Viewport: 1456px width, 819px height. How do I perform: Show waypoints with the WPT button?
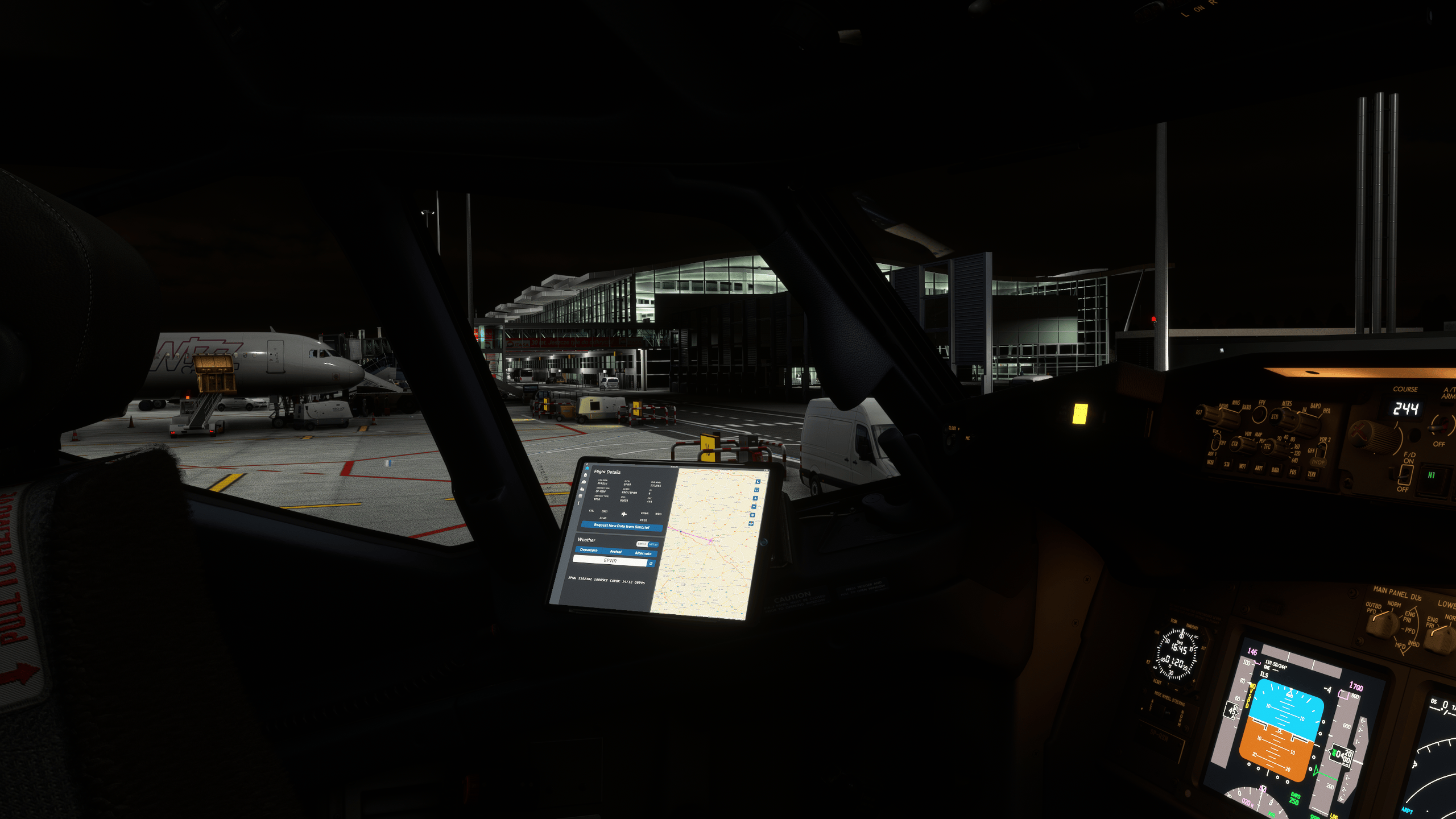pos(1242,466)
